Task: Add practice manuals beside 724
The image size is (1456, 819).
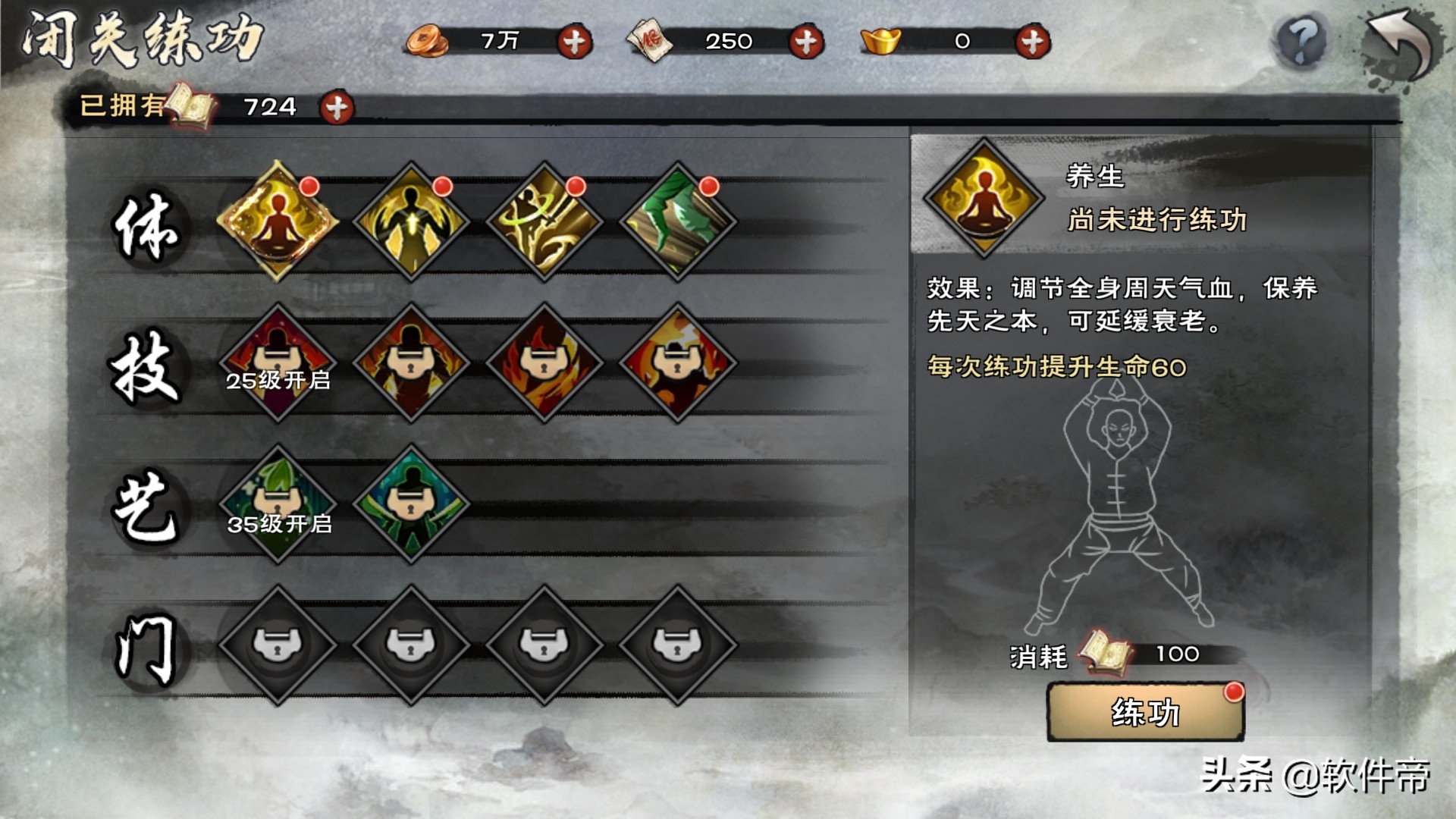Action: [337, 108]
